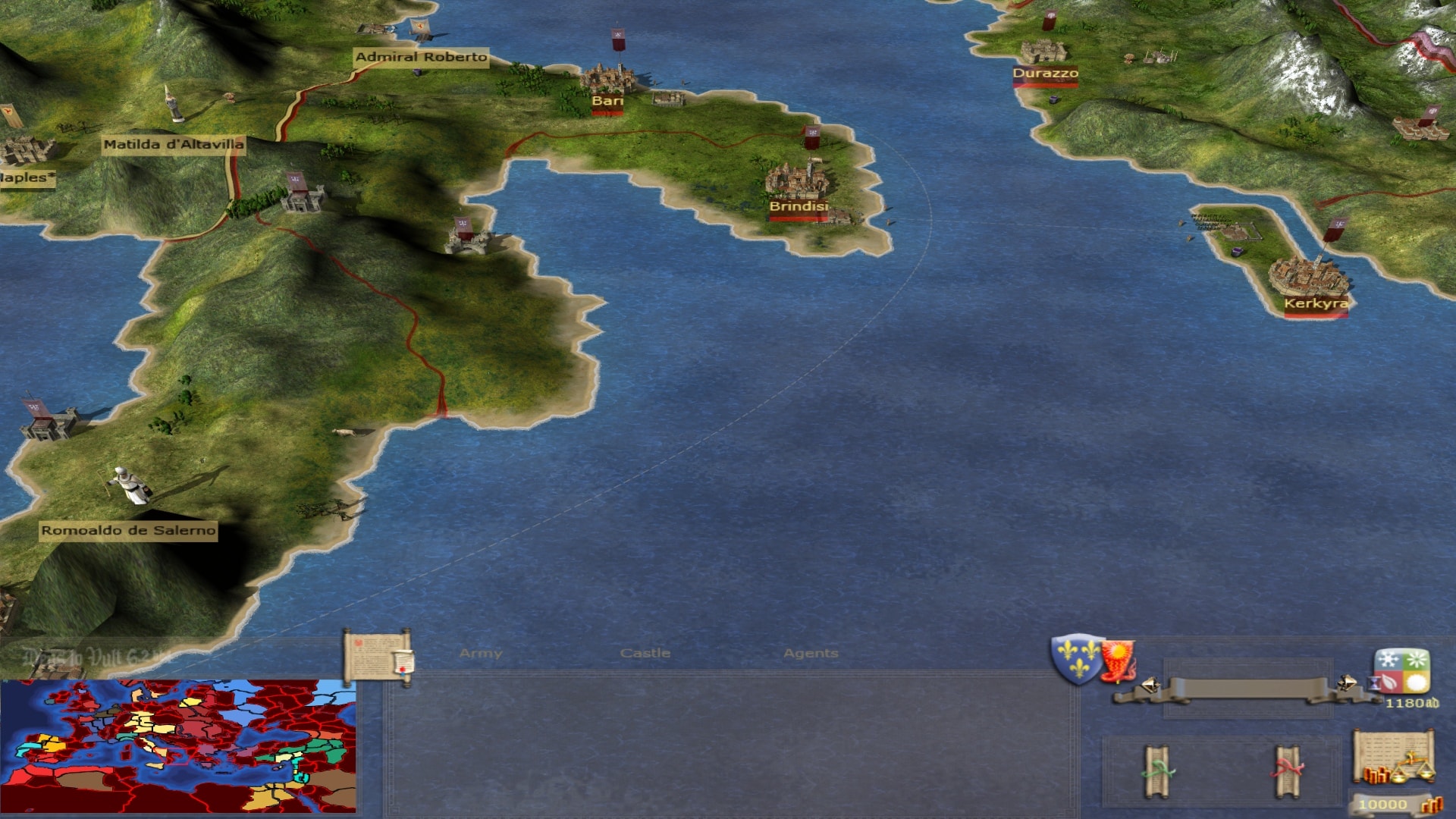Switch to the Army tab
This screenshot has width=1456, height=819.
click(x=480, y=653)
